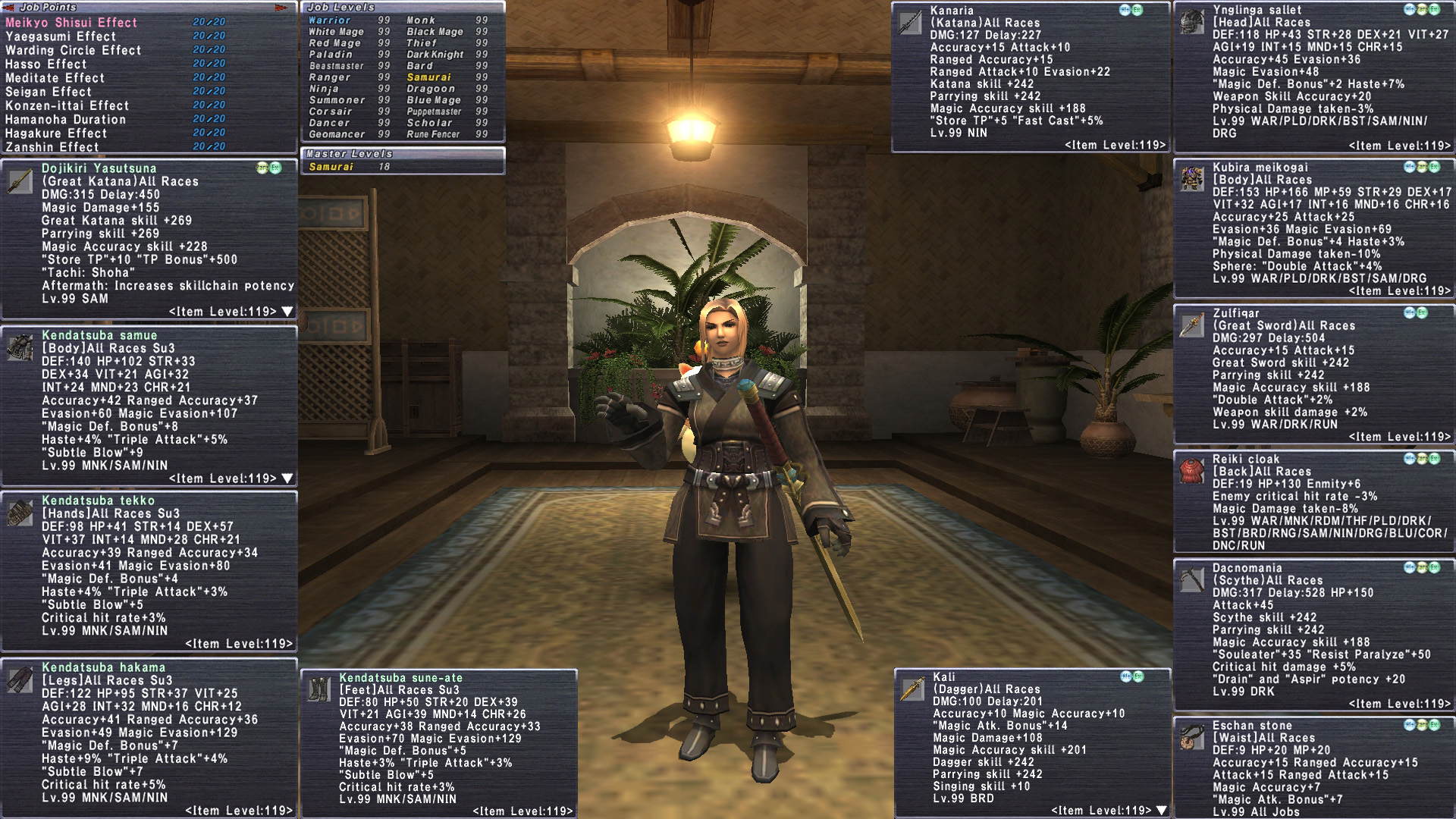Select the Ynglinga sallet helmet icon
The image size is (1456, 819).
pyautogui.click(x=1192, y=22)
